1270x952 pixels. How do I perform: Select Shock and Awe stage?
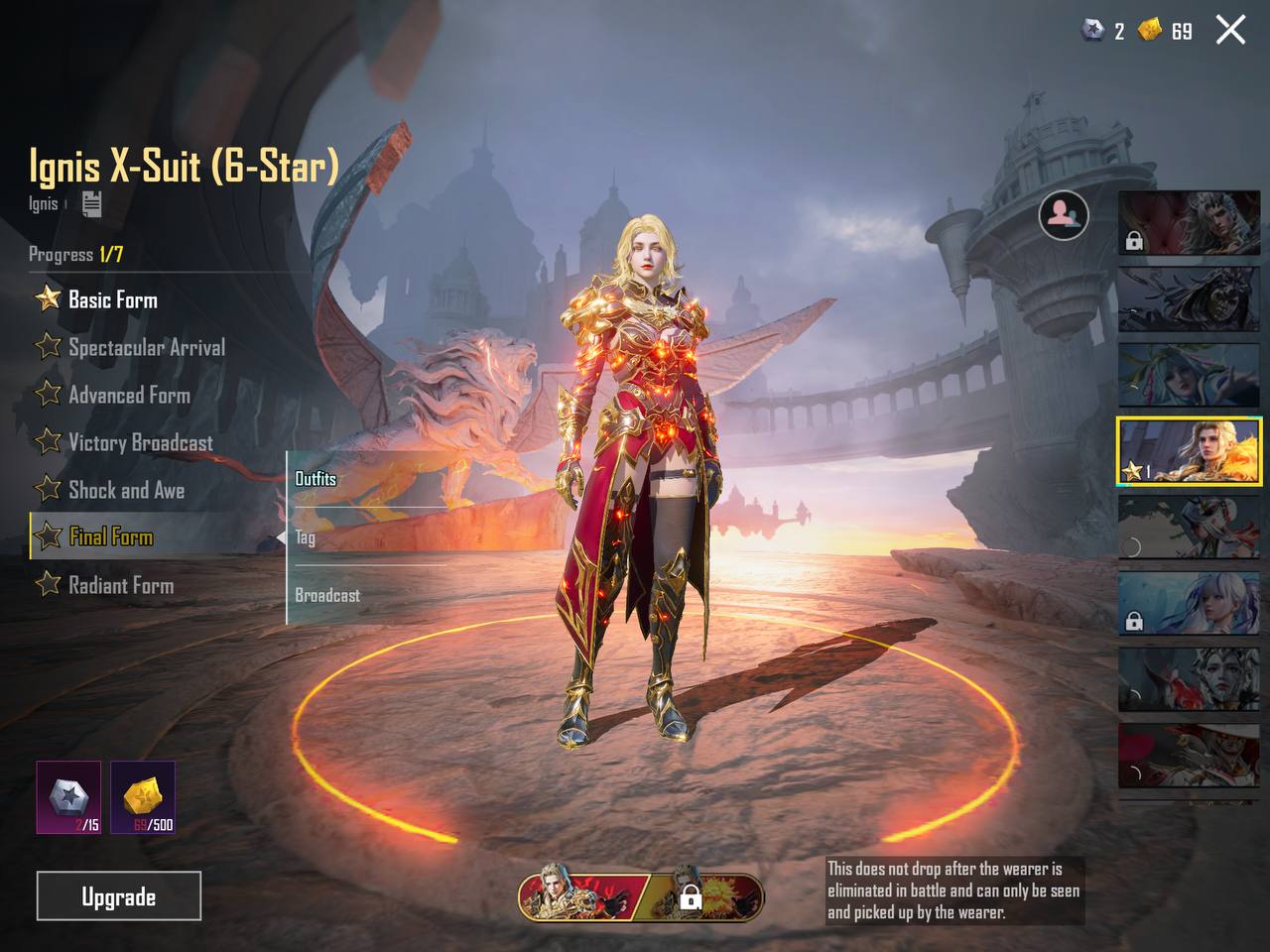click(126, 490)
